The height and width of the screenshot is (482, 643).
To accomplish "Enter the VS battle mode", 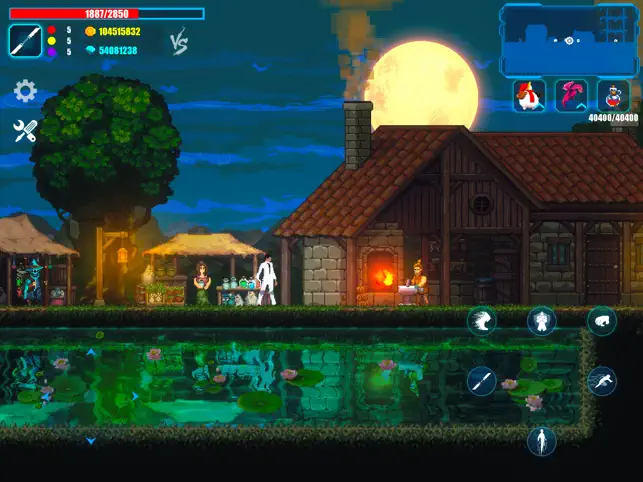I will pos(179,42).
